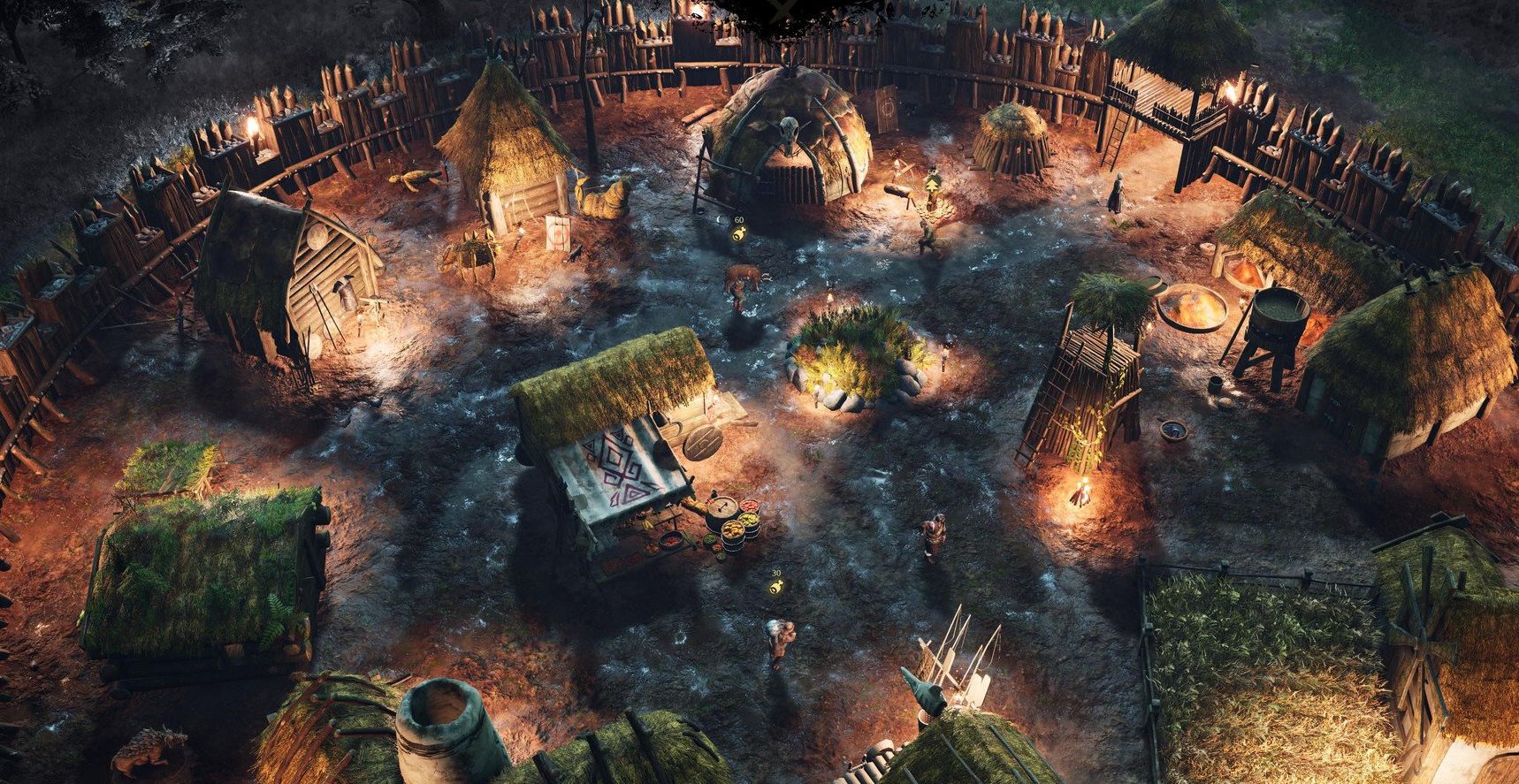Click the meat icon labeled 30

pos(775,587)
